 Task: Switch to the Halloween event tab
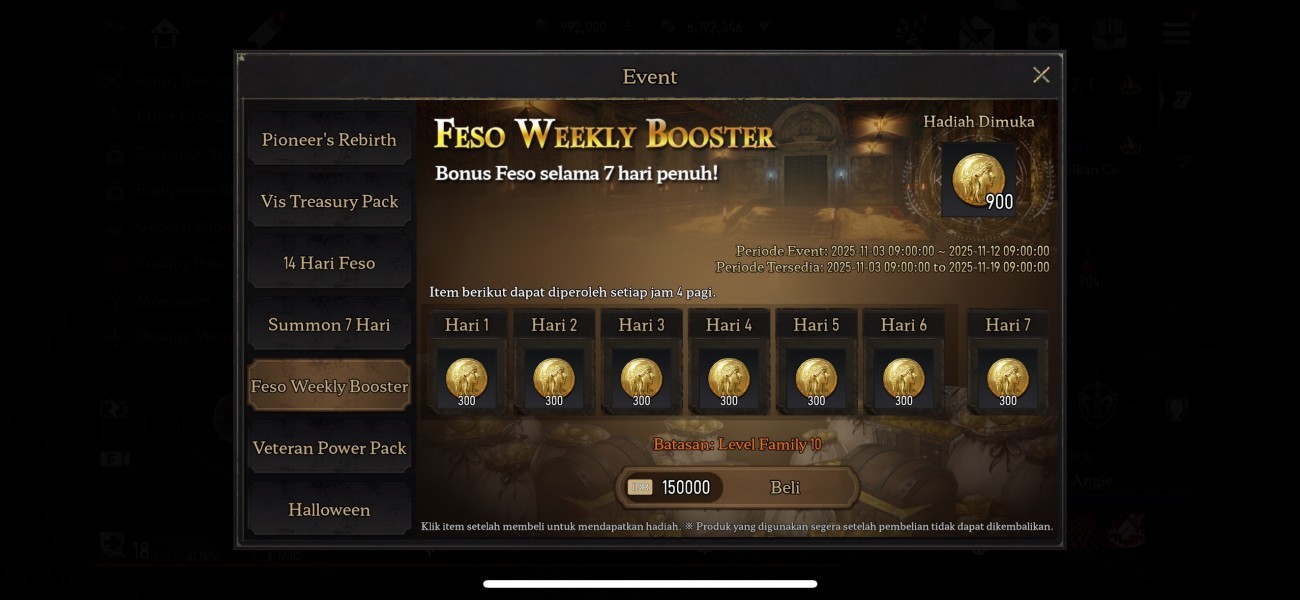tap(329, 509)
